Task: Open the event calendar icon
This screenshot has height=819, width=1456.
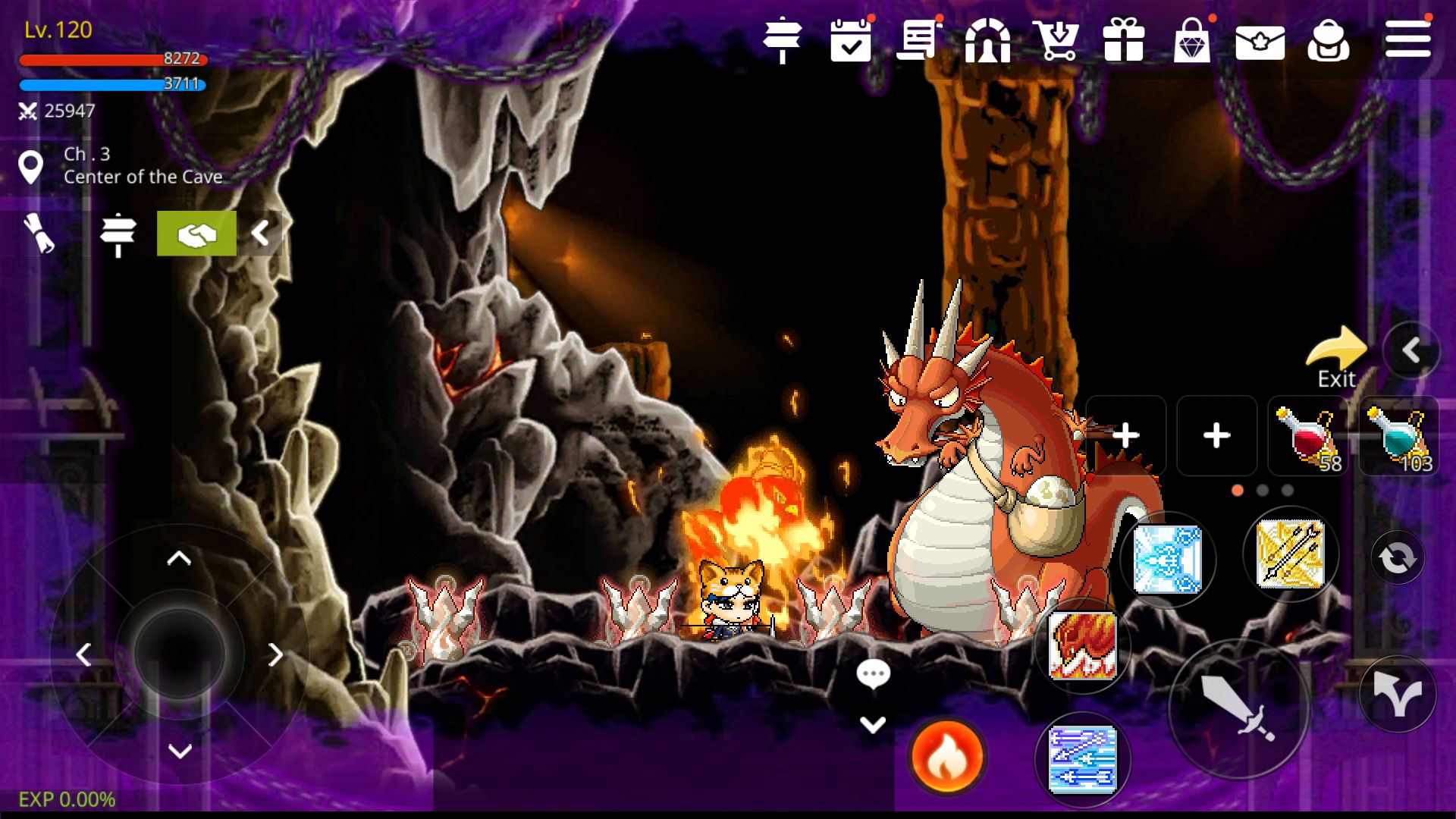Action: pyautogui.click(x=851, y=42)
